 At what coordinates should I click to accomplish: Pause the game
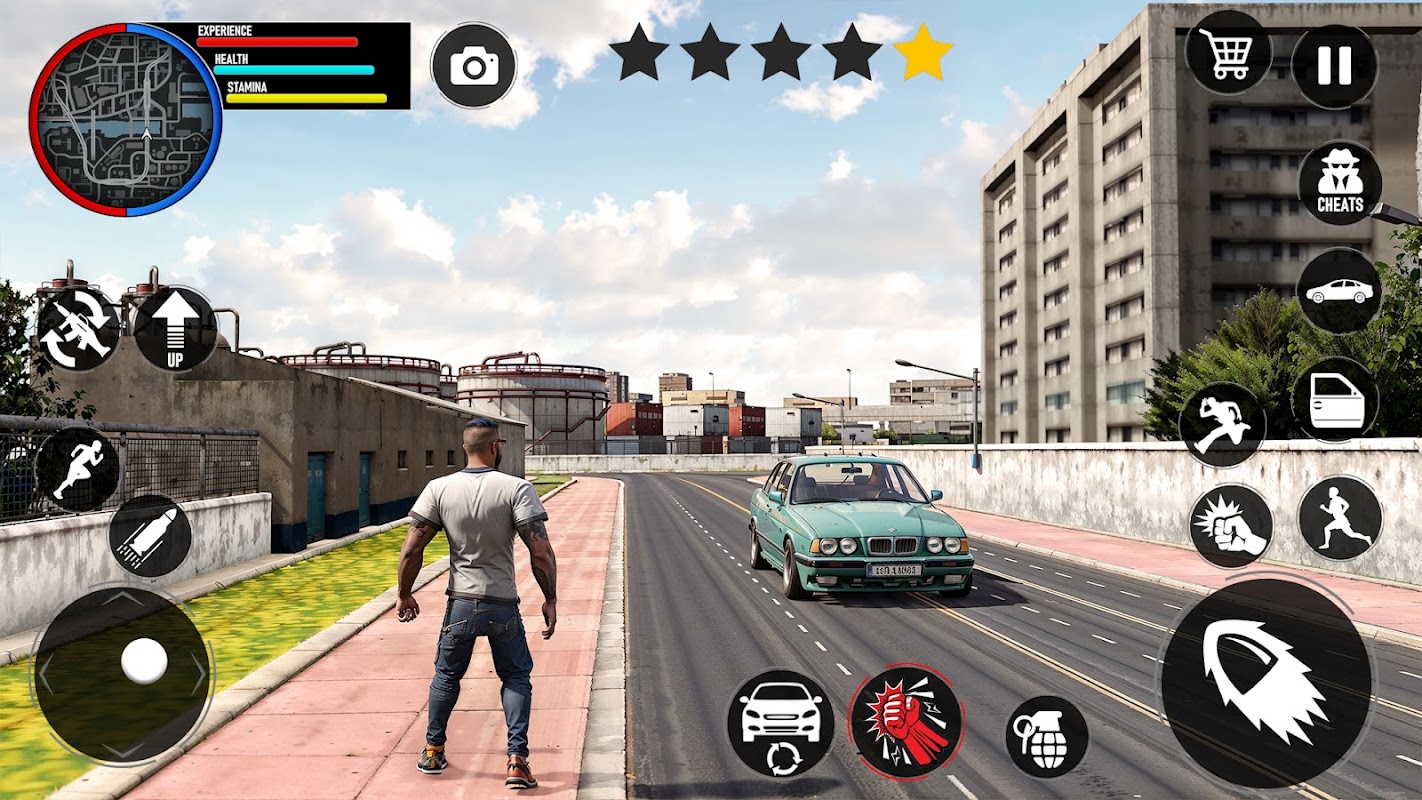coord(1334,66)
